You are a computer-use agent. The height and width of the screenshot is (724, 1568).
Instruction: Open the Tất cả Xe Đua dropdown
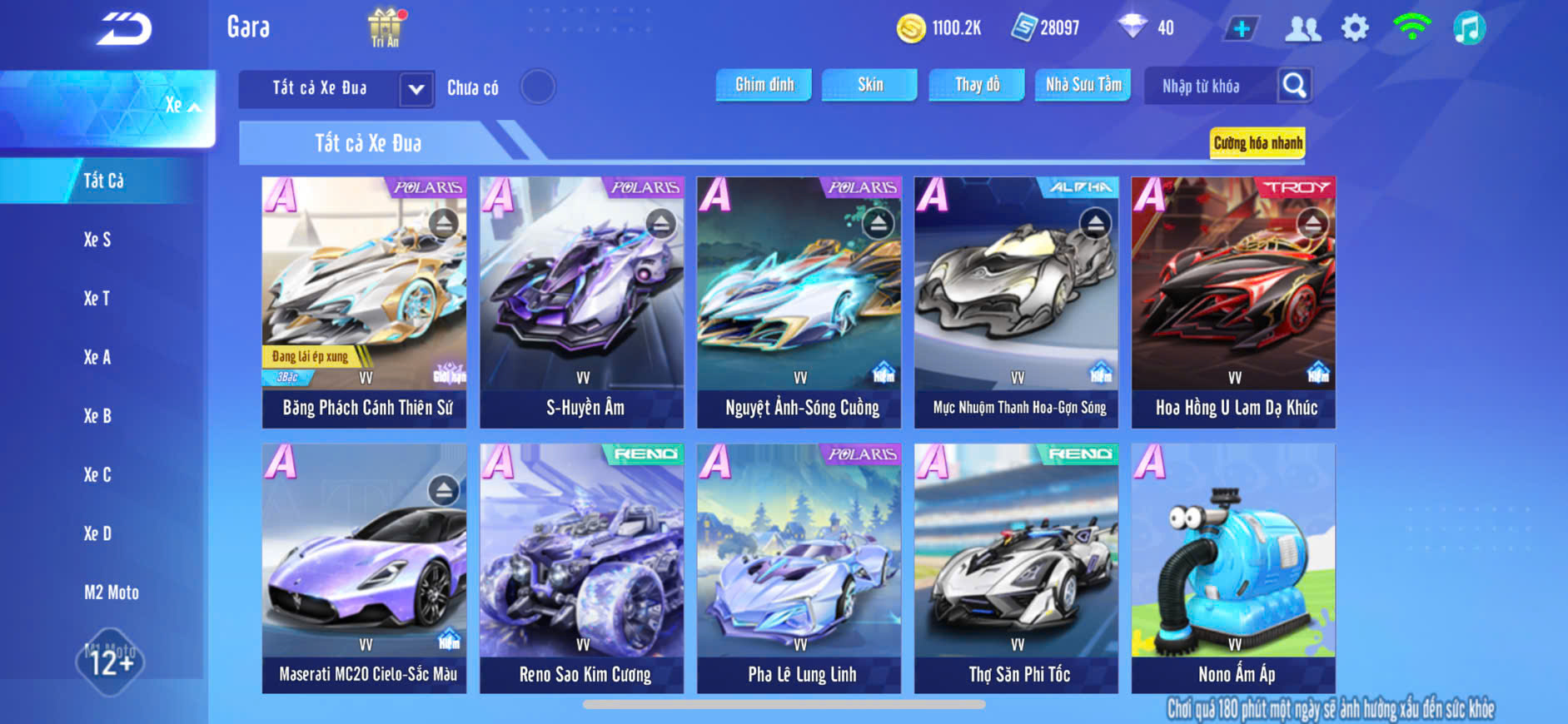click(x=416, y=89)
